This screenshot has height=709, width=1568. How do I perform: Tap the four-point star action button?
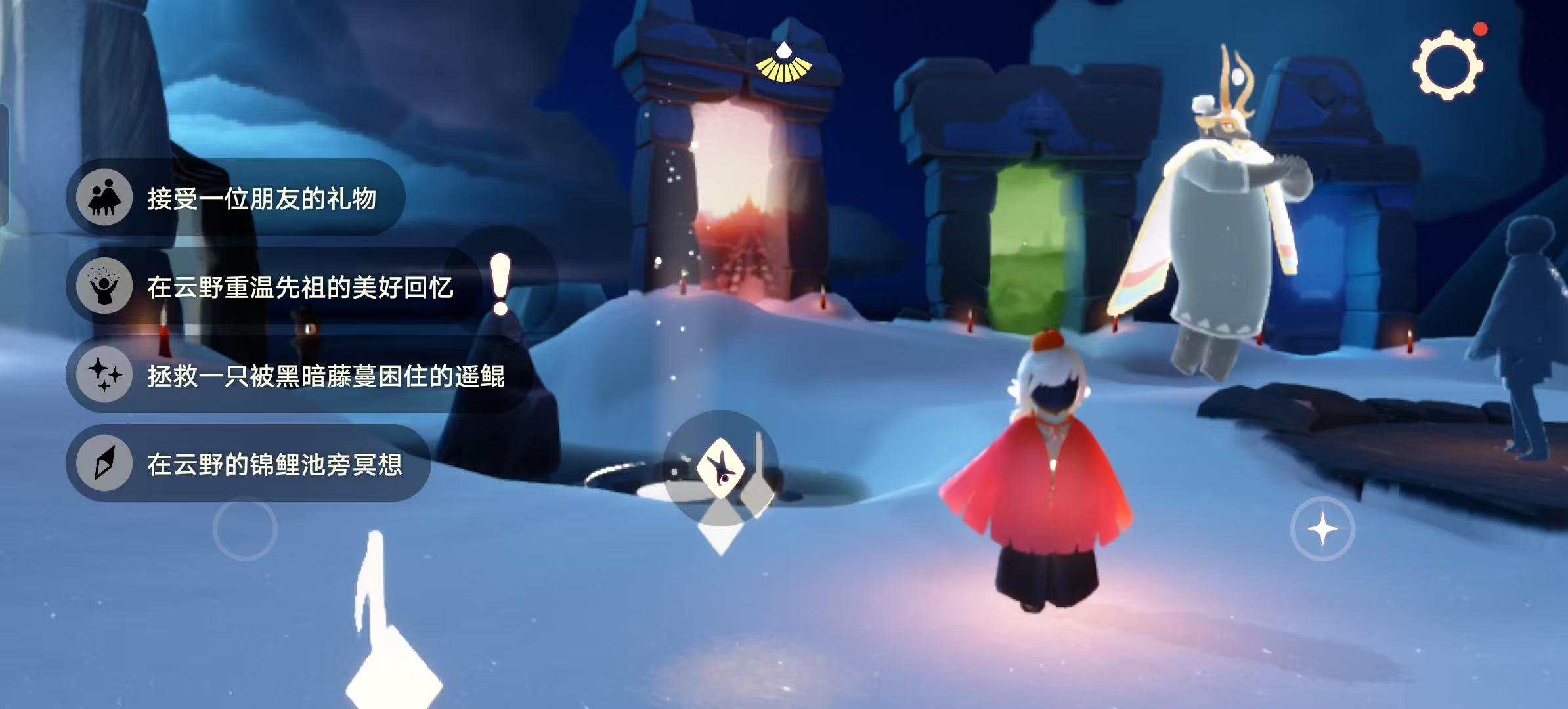click(x=1322, y=529)
